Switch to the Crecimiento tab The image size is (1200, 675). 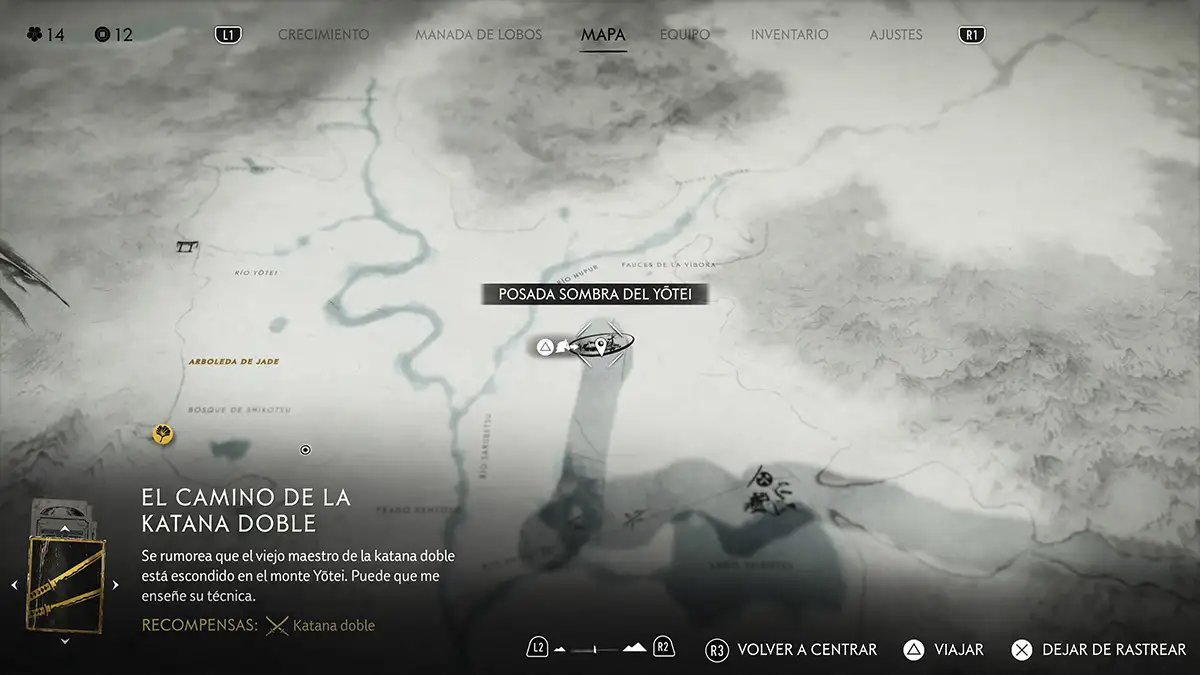323,35
